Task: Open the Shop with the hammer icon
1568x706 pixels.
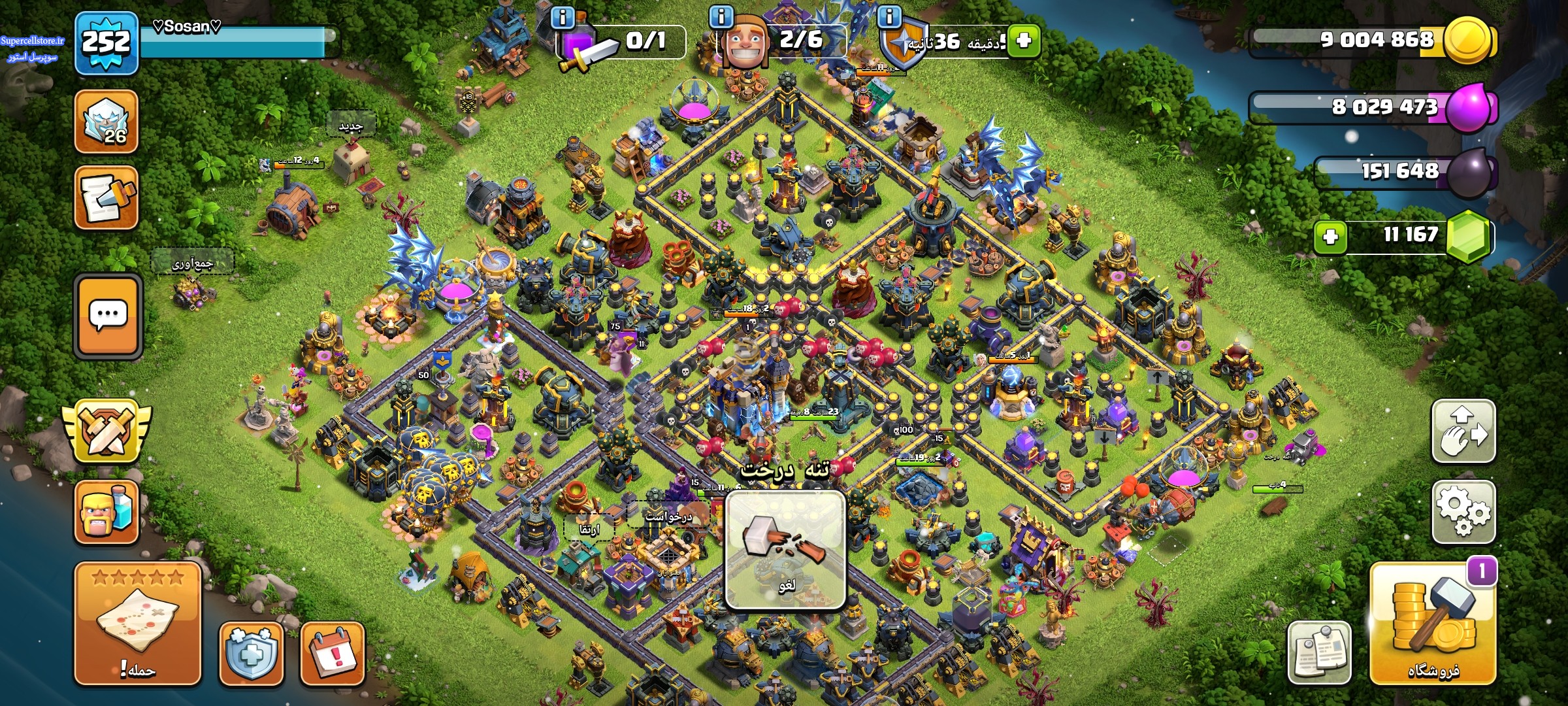Action: click(1433, 624)
